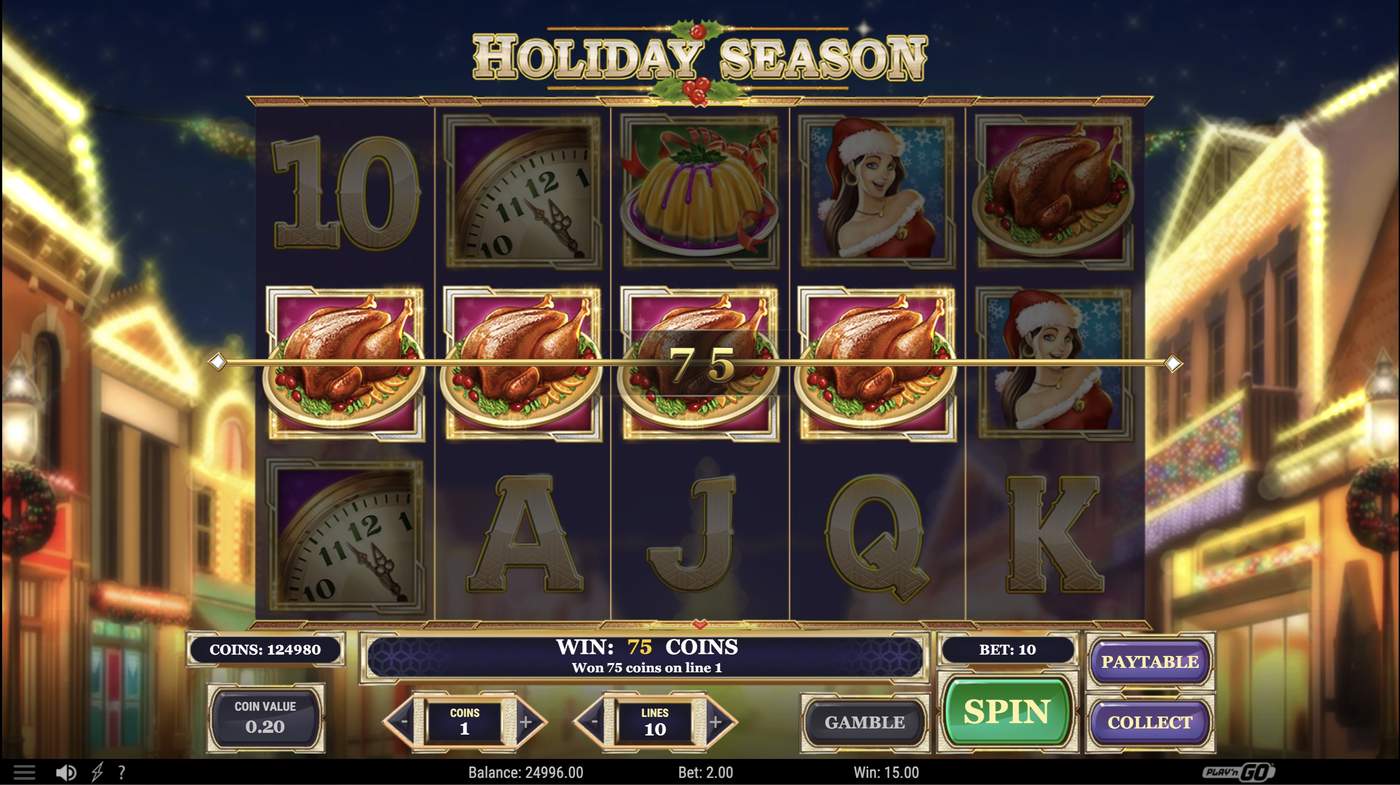1400x785 pixels.
Task: Click the Holiday Season game logo
Action: point(700,55)
